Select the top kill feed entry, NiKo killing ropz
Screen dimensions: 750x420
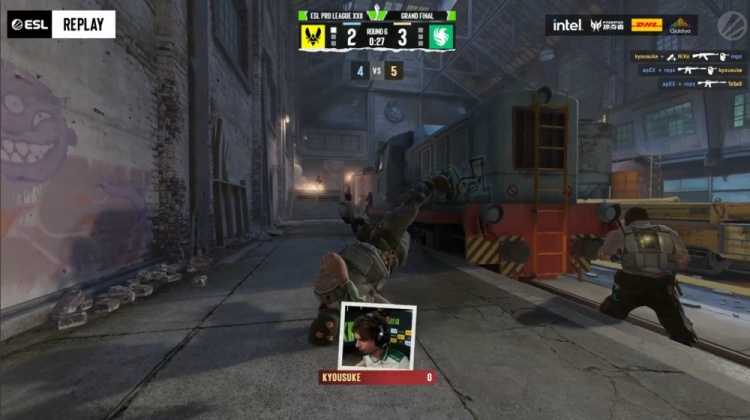(x=686, y=56)
